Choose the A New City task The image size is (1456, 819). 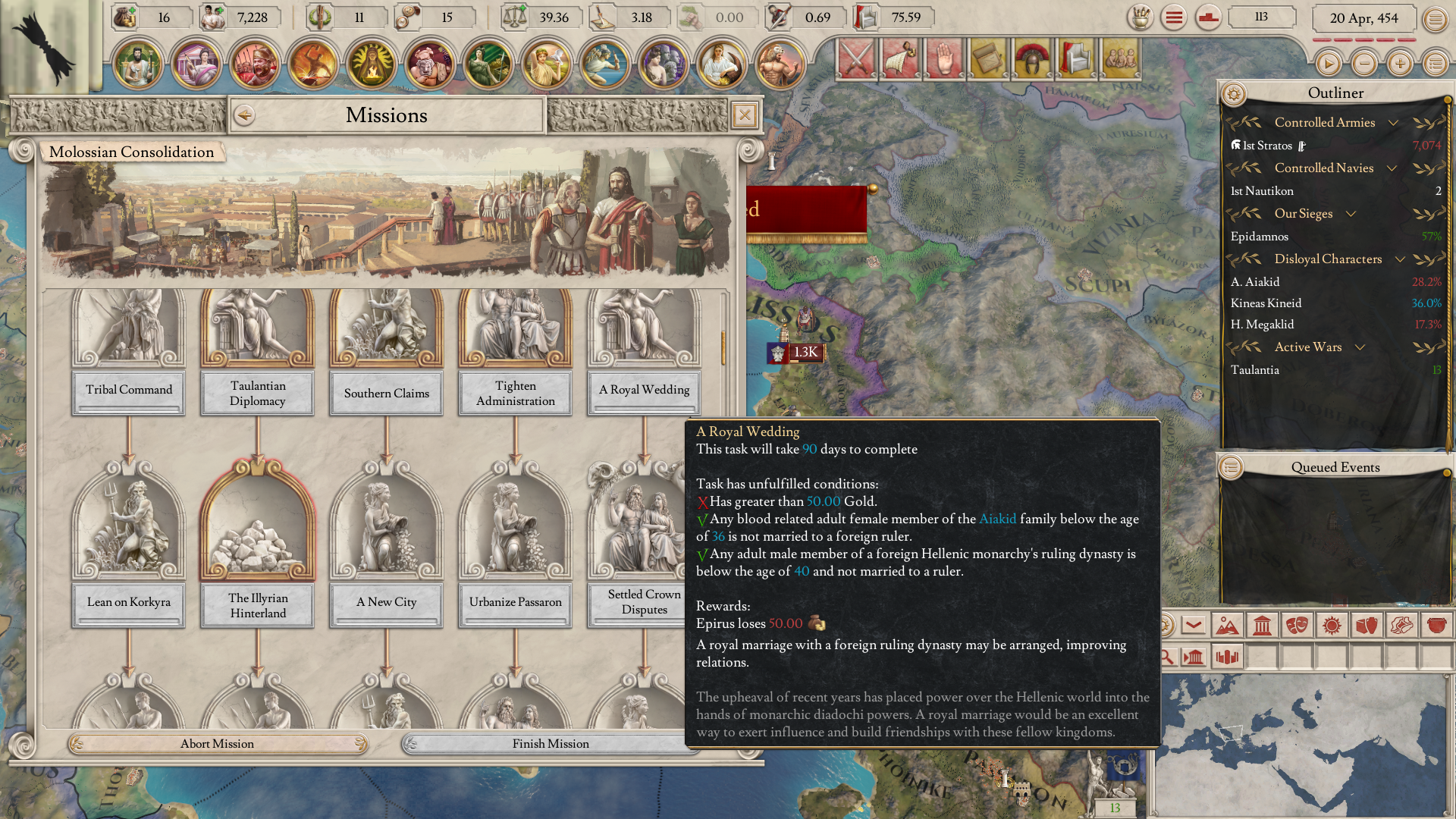click(x=387, y=602)
